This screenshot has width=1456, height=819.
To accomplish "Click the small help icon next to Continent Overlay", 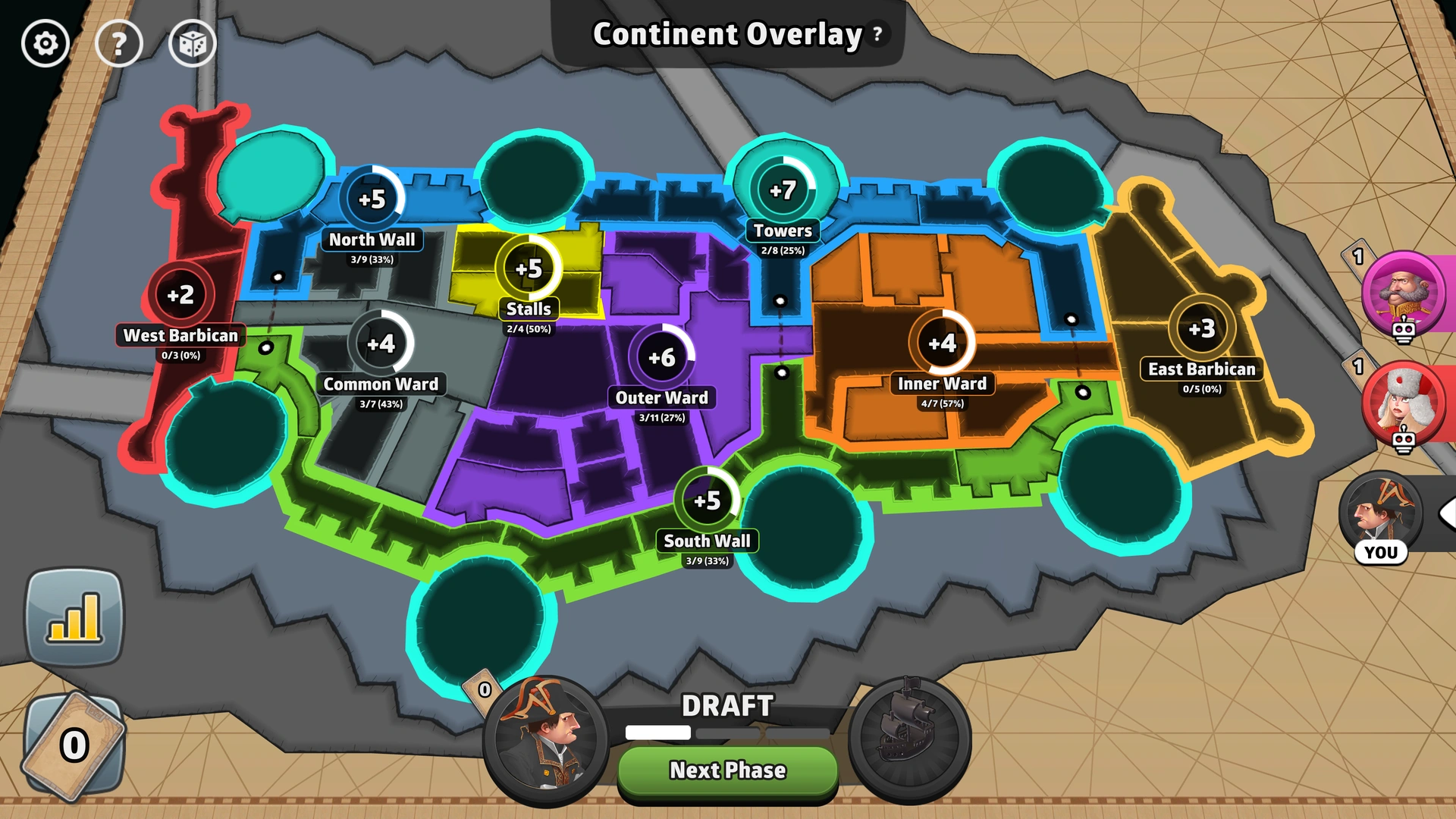I will click(x=877, y=35).
